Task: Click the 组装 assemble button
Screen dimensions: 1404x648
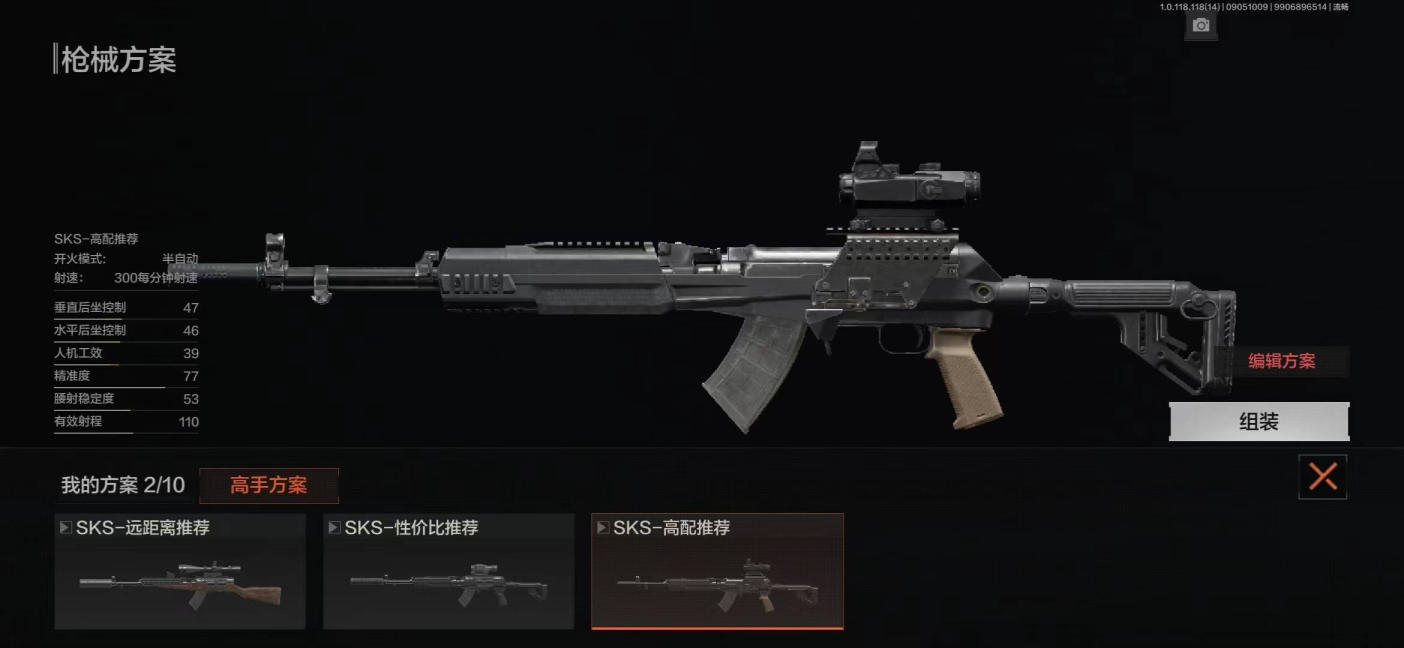Action: point(1259,422)
